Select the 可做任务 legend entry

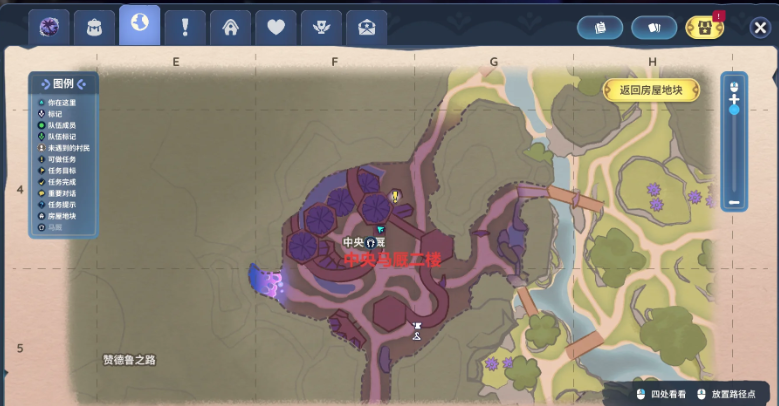click(61, 159)
